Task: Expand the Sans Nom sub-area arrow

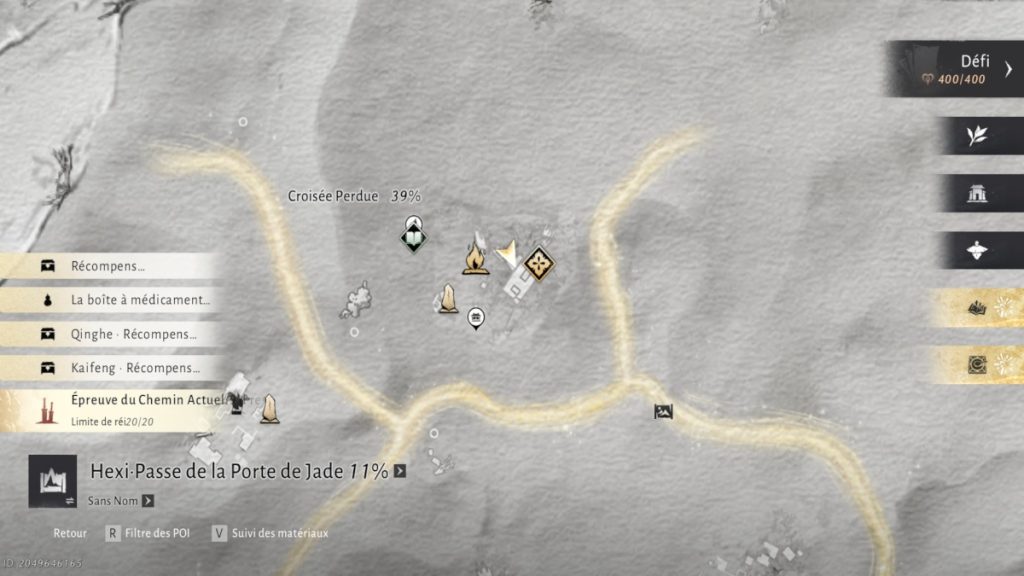Action: [148, 501]
